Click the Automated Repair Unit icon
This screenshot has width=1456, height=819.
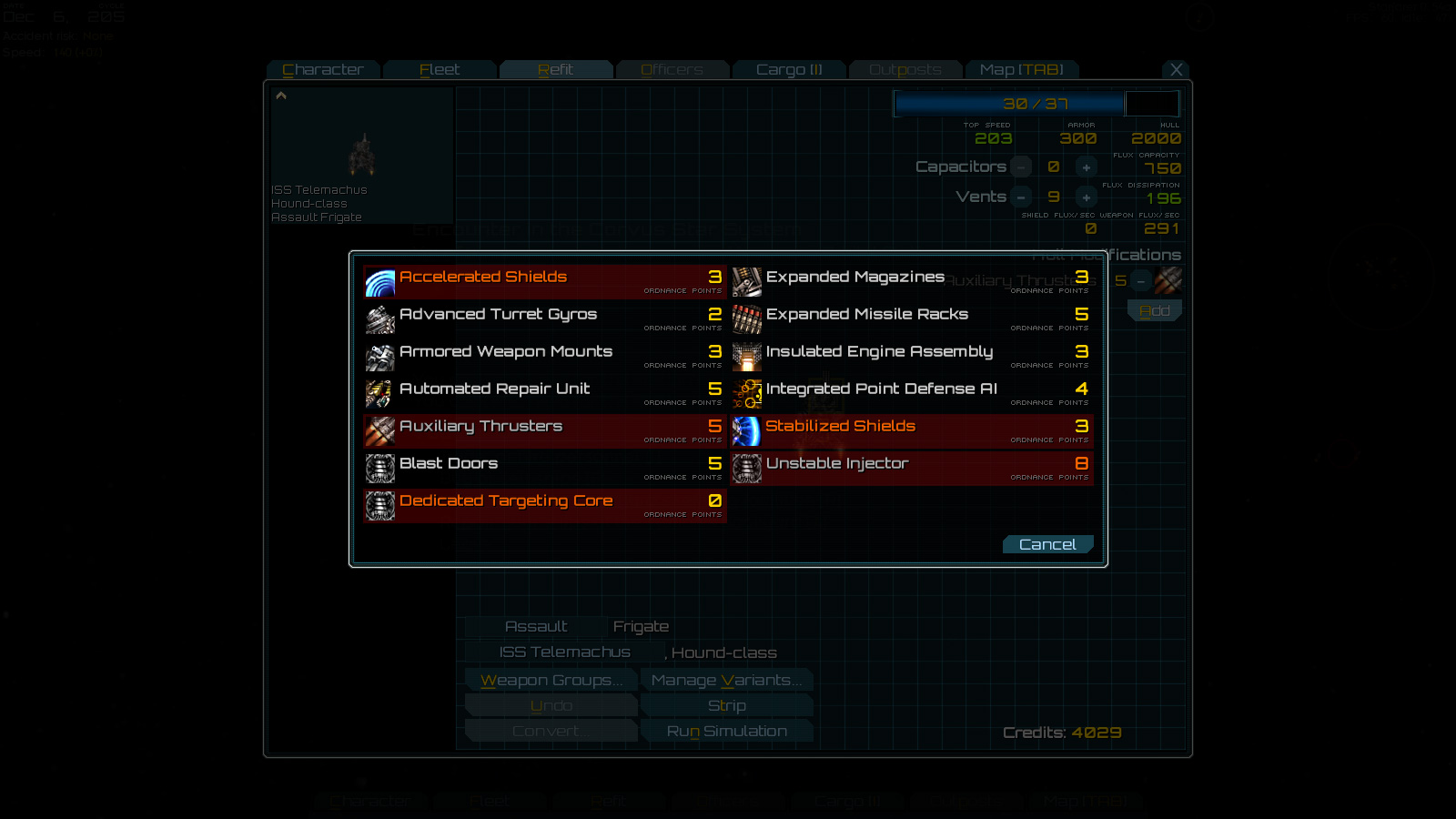(x=379, y=394)
